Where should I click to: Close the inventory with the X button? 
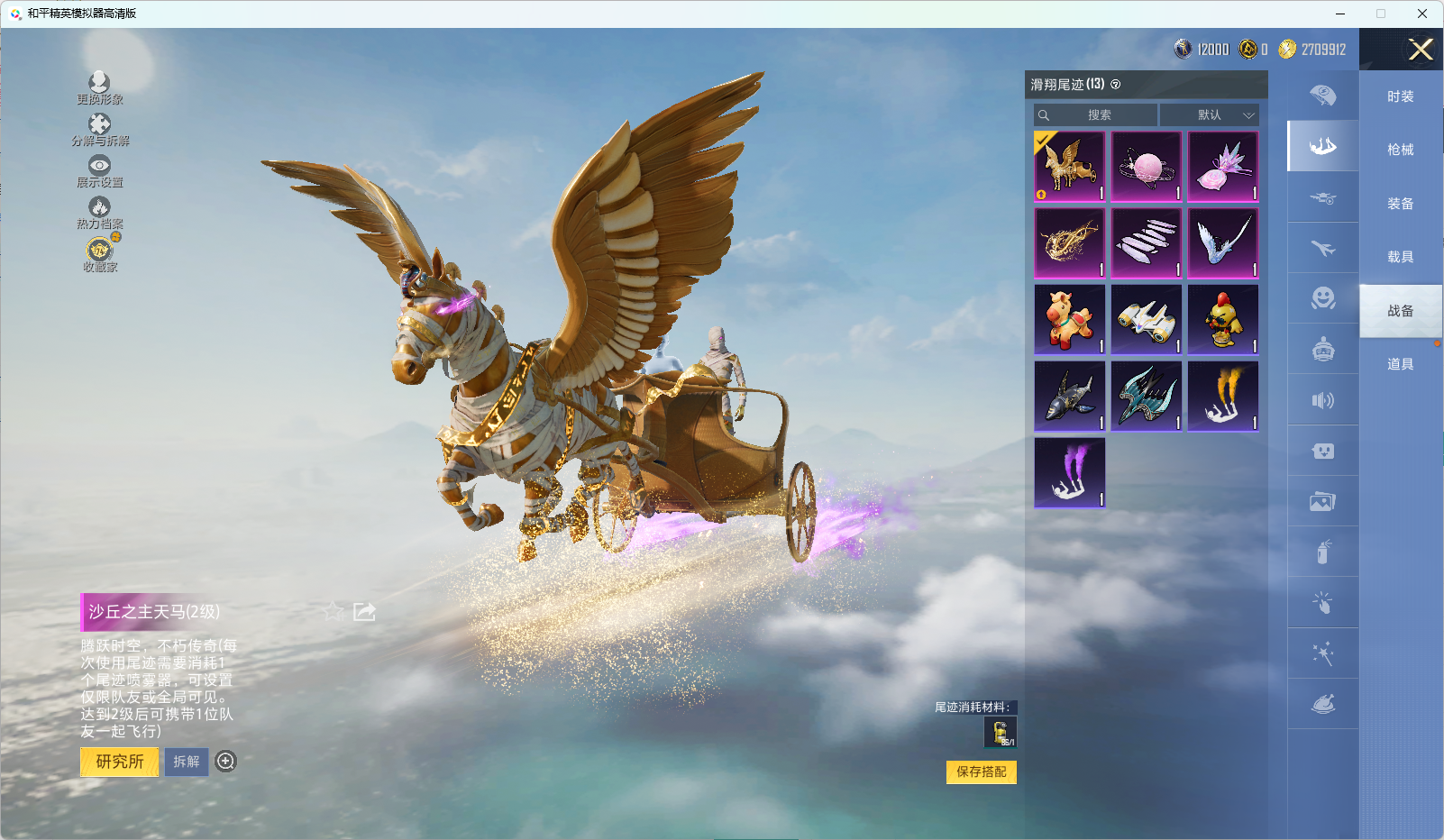(1421, 50)
